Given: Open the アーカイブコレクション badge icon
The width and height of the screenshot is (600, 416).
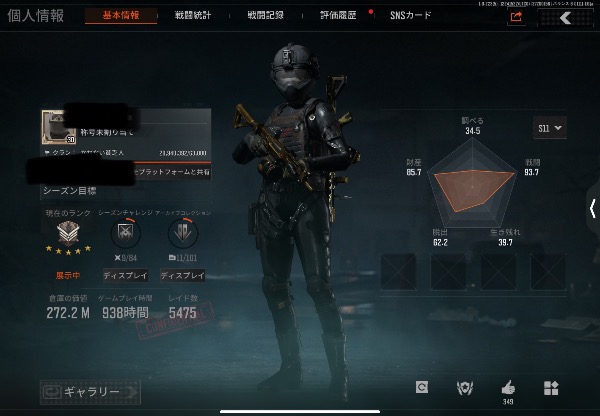Looking at the screenshot, I should tap(183, 234).
